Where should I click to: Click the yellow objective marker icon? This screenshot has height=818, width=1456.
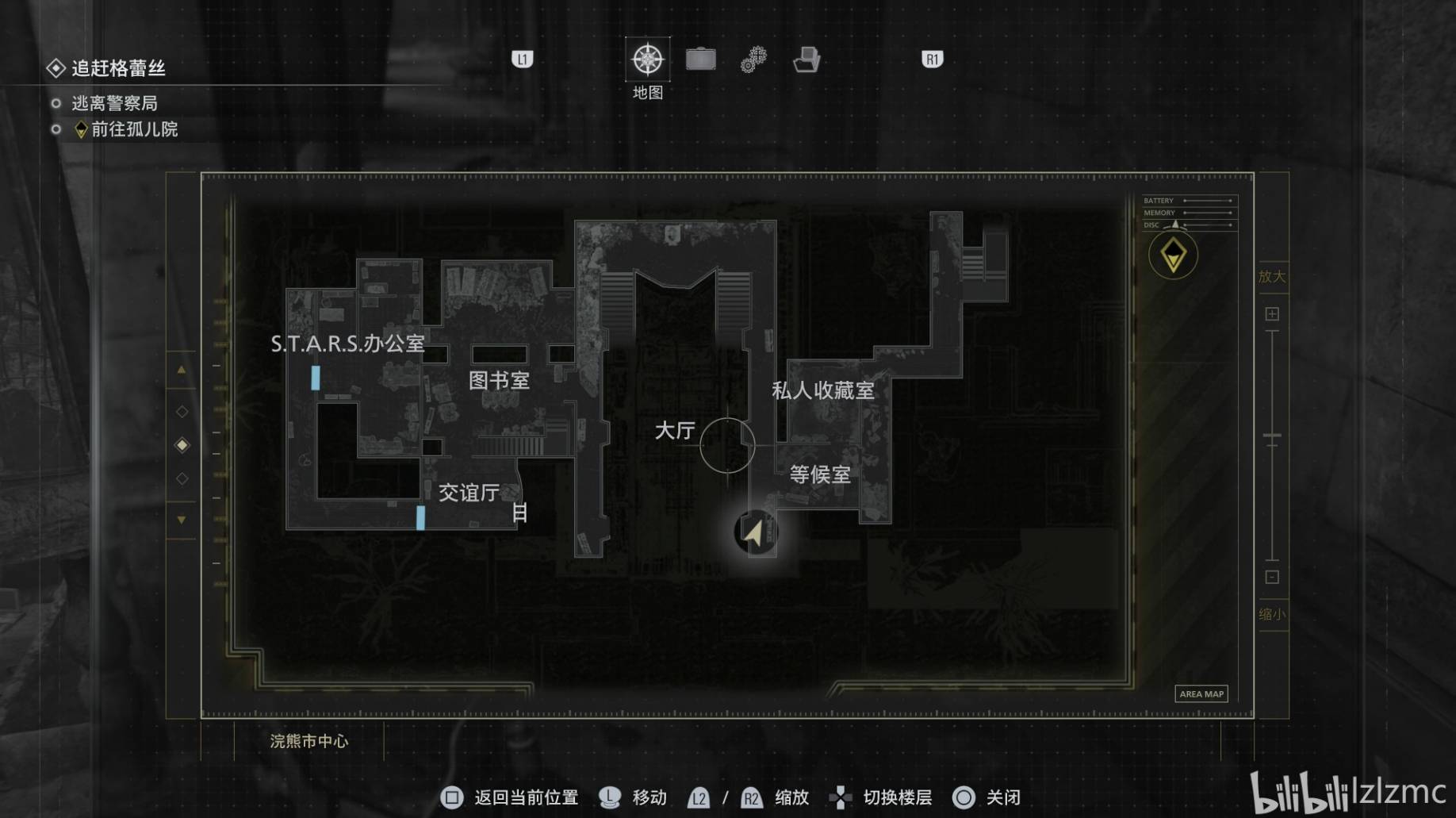click(1173, 255)
